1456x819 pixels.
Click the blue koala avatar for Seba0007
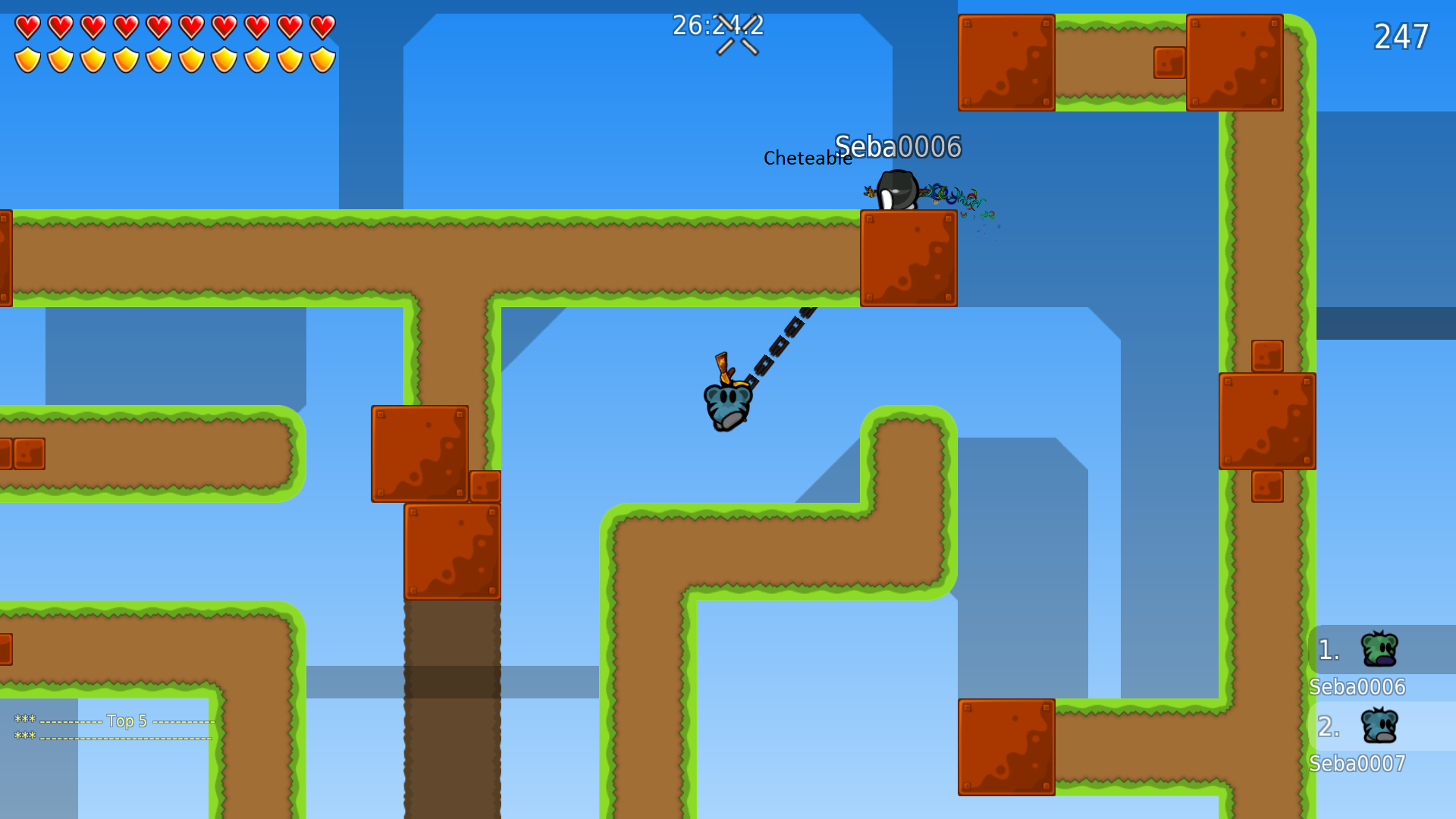click(1381, 726)
